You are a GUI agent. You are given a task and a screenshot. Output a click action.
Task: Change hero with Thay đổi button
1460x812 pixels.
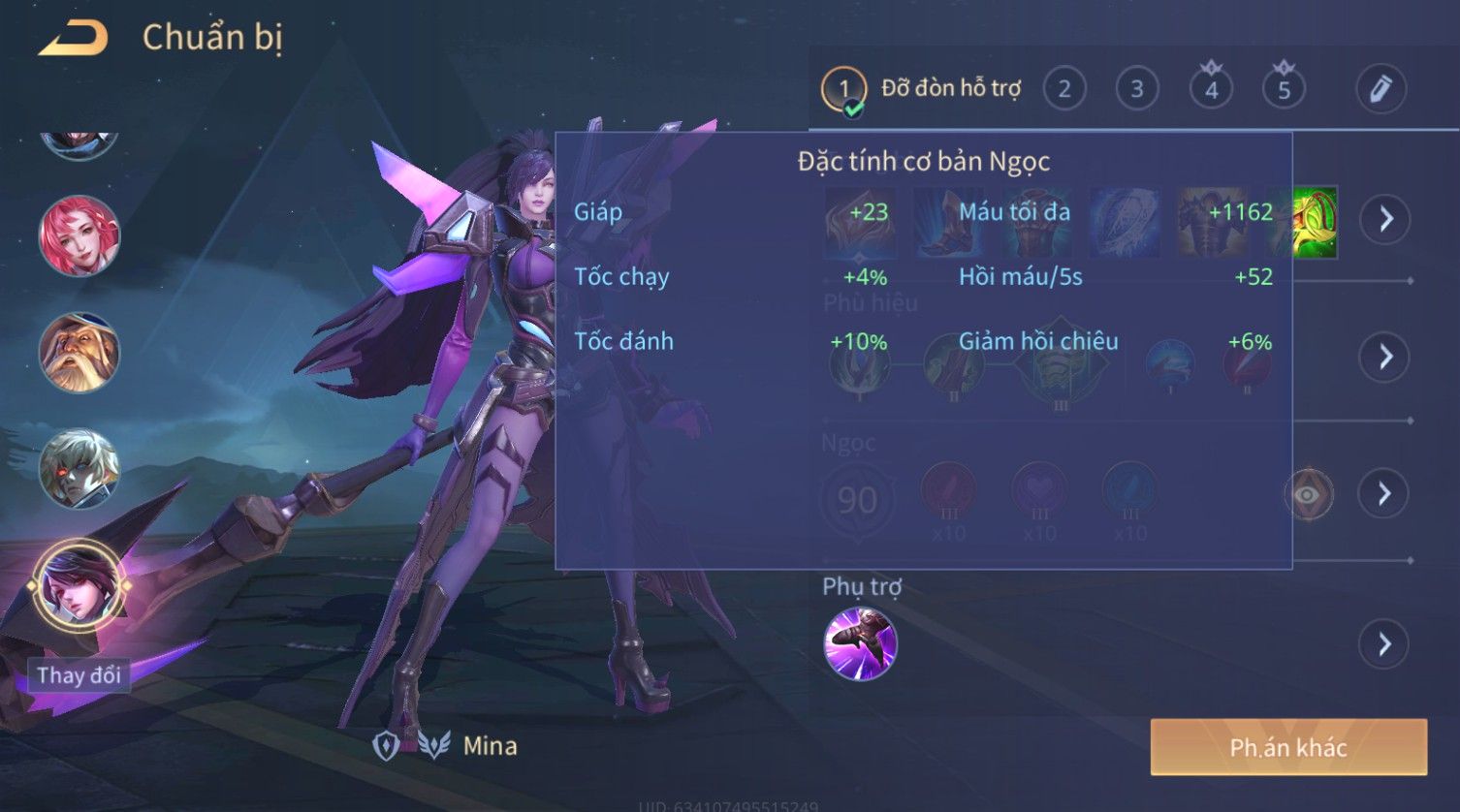[79, 675]
